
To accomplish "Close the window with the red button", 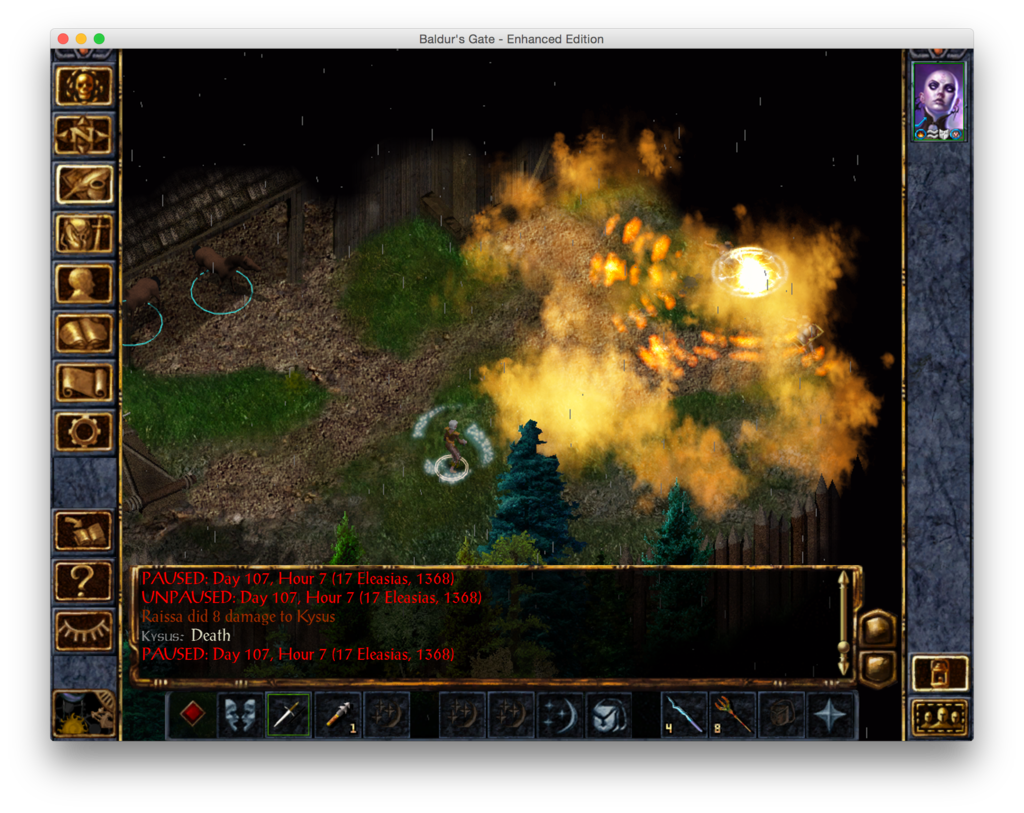I will click(63, 39).
